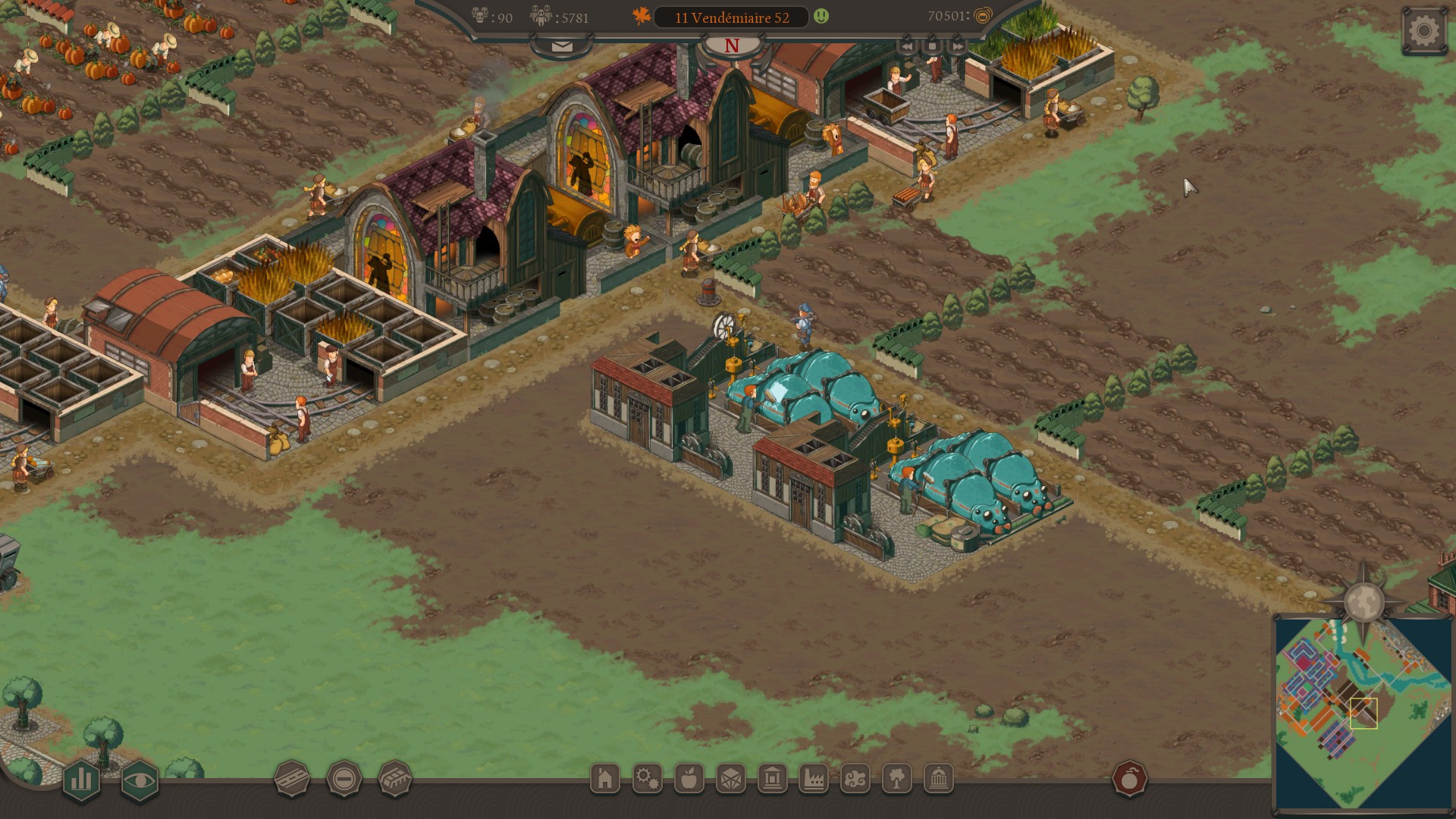The image size is (1456, 819).
Task: Open the settings gear menu
Action: pos(1424,31)
